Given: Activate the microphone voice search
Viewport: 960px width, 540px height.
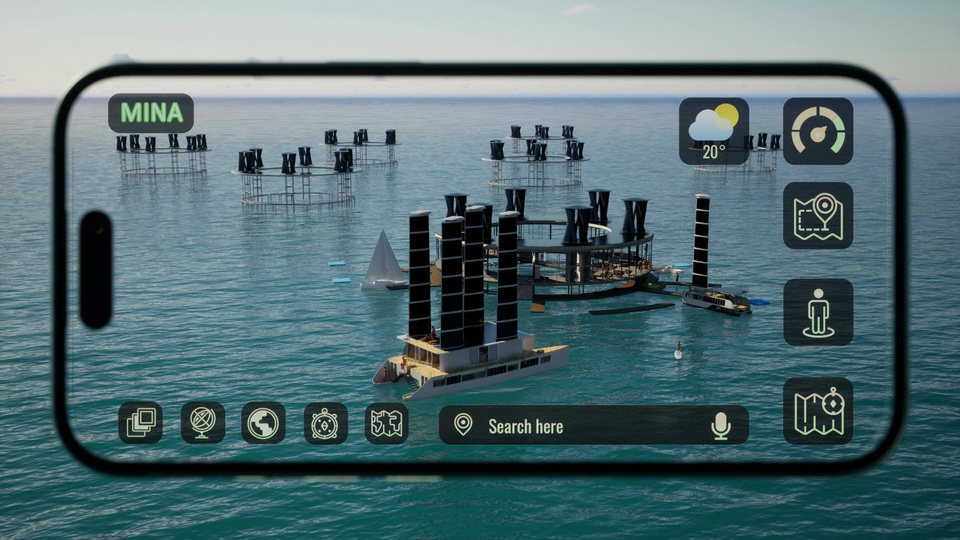Looking at the screenshot, I should tap(721, 426).
